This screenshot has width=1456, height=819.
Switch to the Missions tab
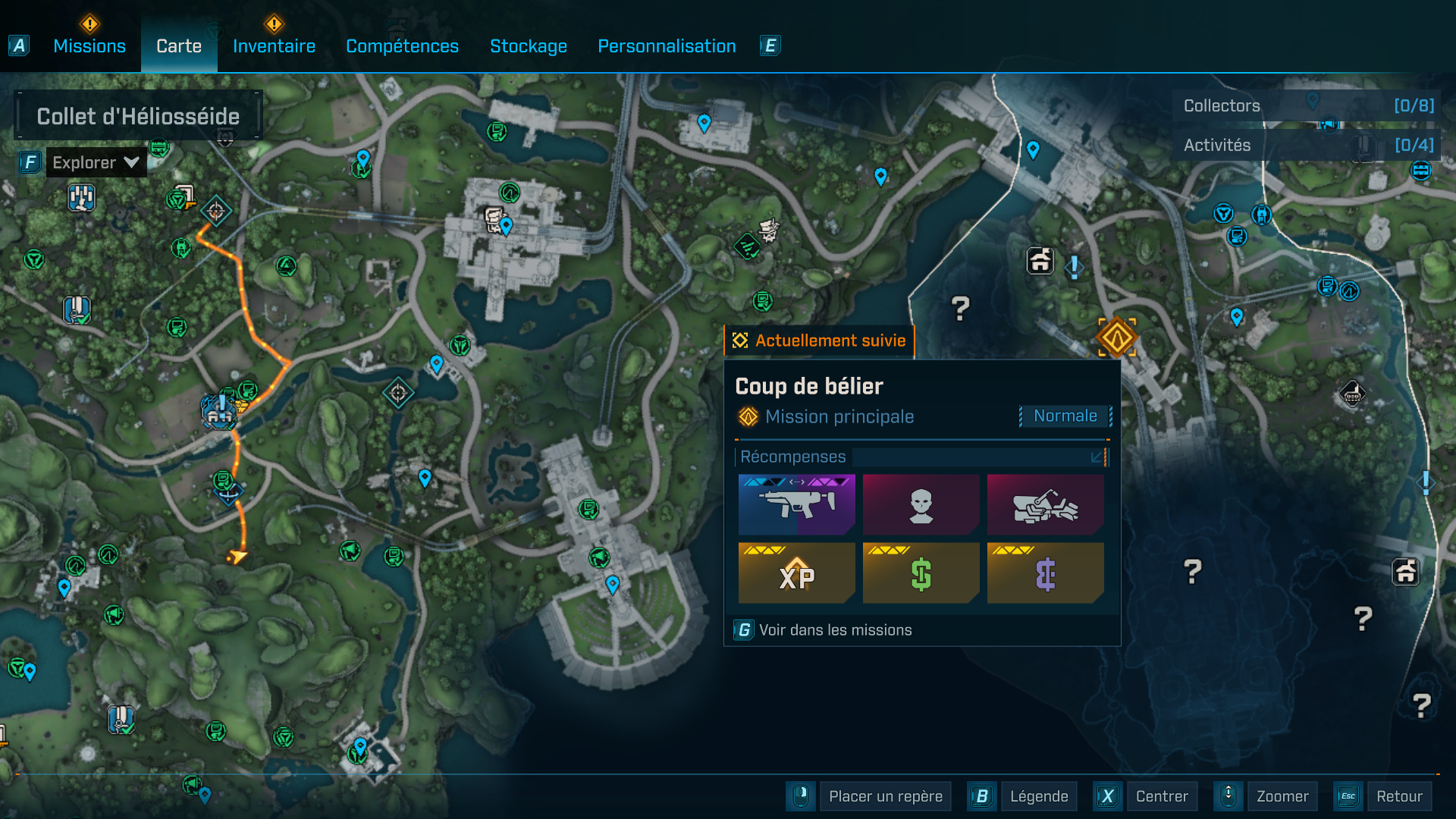pos(89,46)
